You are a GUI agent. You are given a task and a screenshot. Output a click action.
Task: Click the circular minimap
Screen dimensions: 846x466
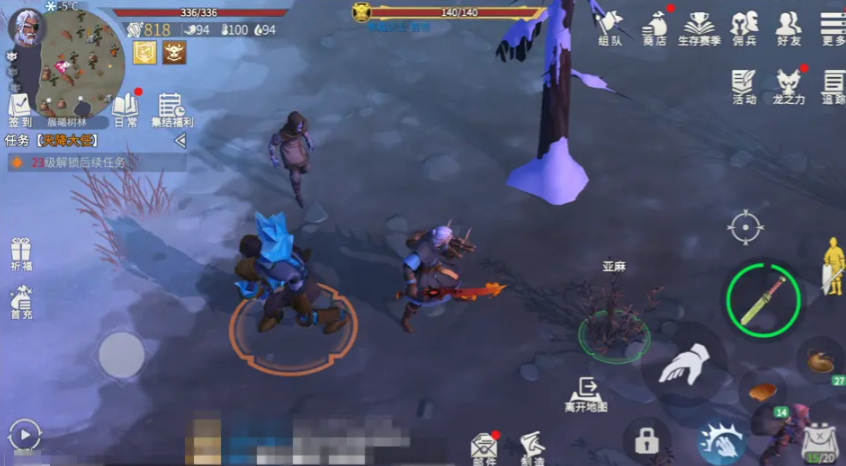pyautogui.click(x=81, y=59)
